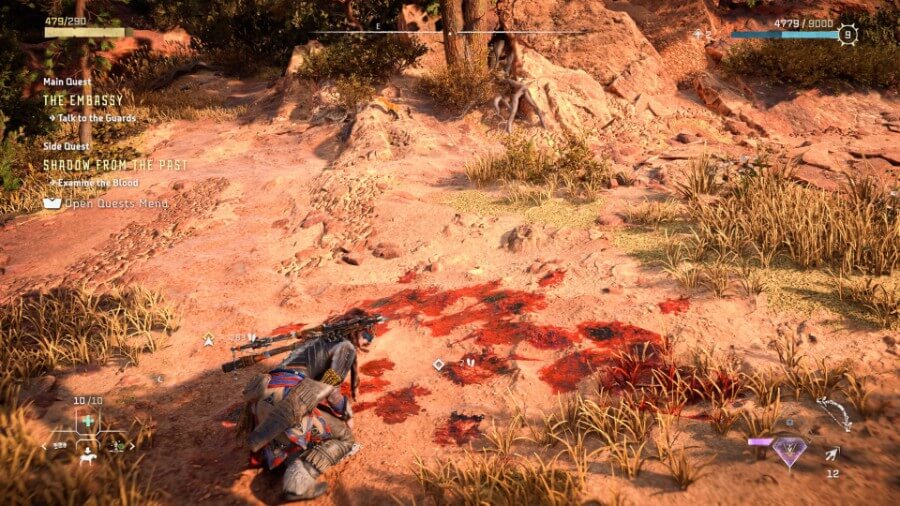Click the level 9 badge
This screenshot has width=900, height=506.
pos(848,33)
